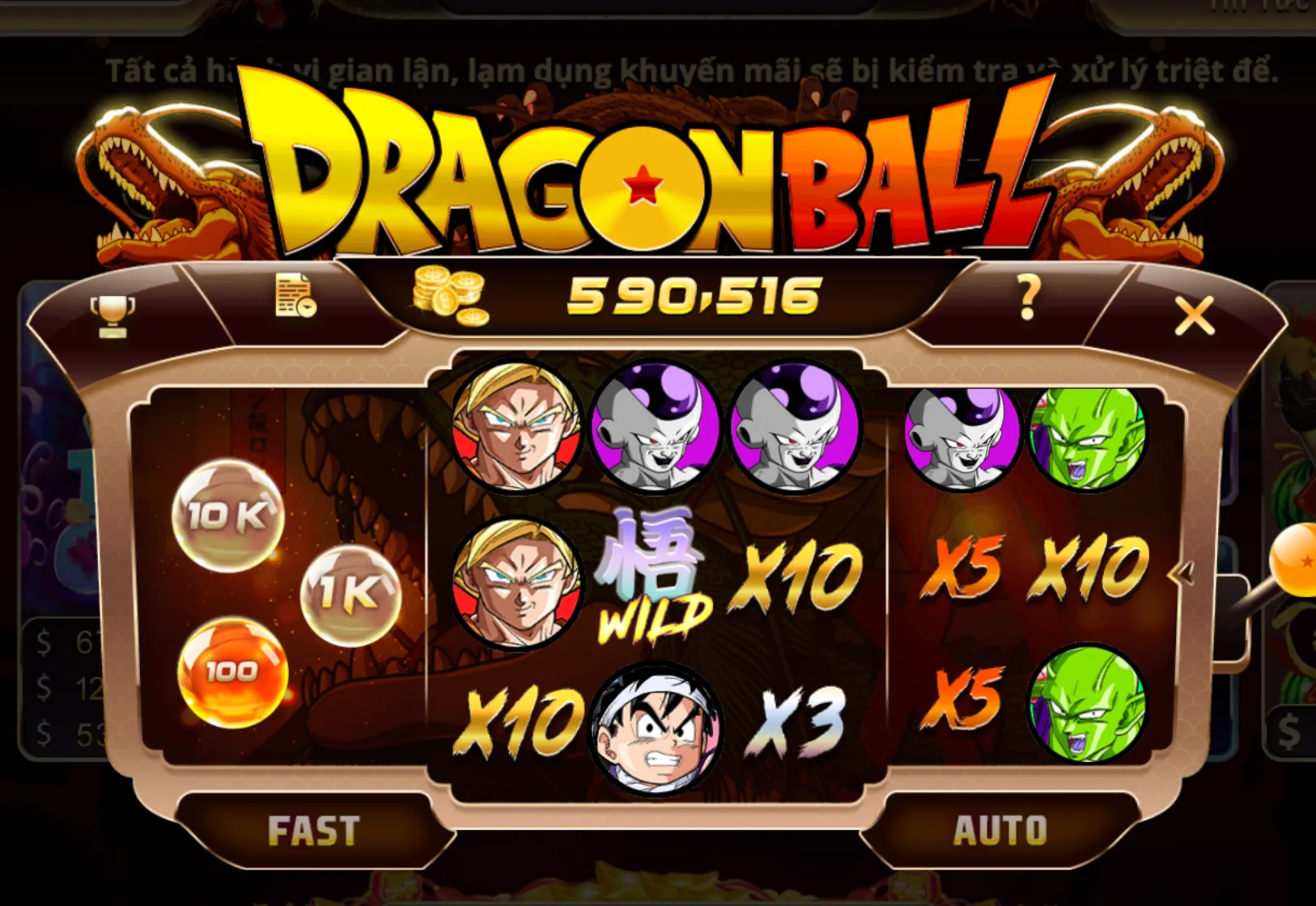Enable AUTO spin mode
This screenshot has height=906, width=1316.
pyautogui.click(x=1002, y=828)
